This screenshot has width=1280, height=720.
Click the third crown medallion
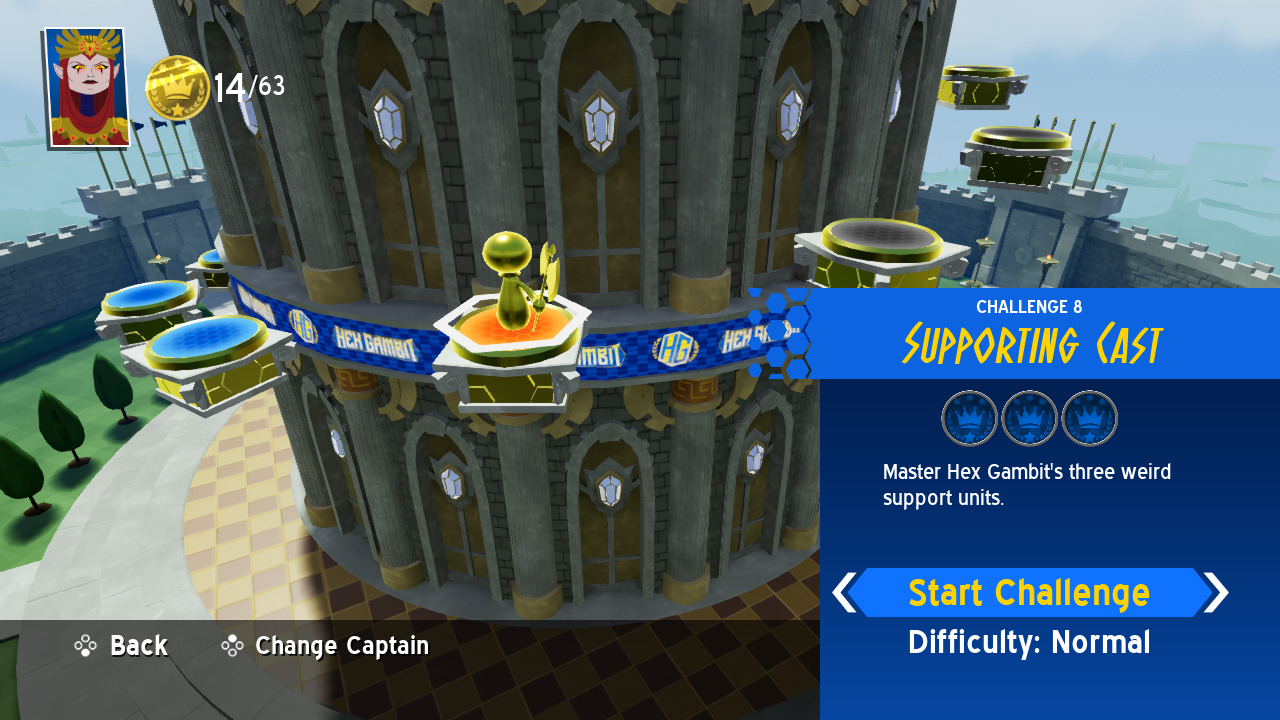coord(1090,417)
